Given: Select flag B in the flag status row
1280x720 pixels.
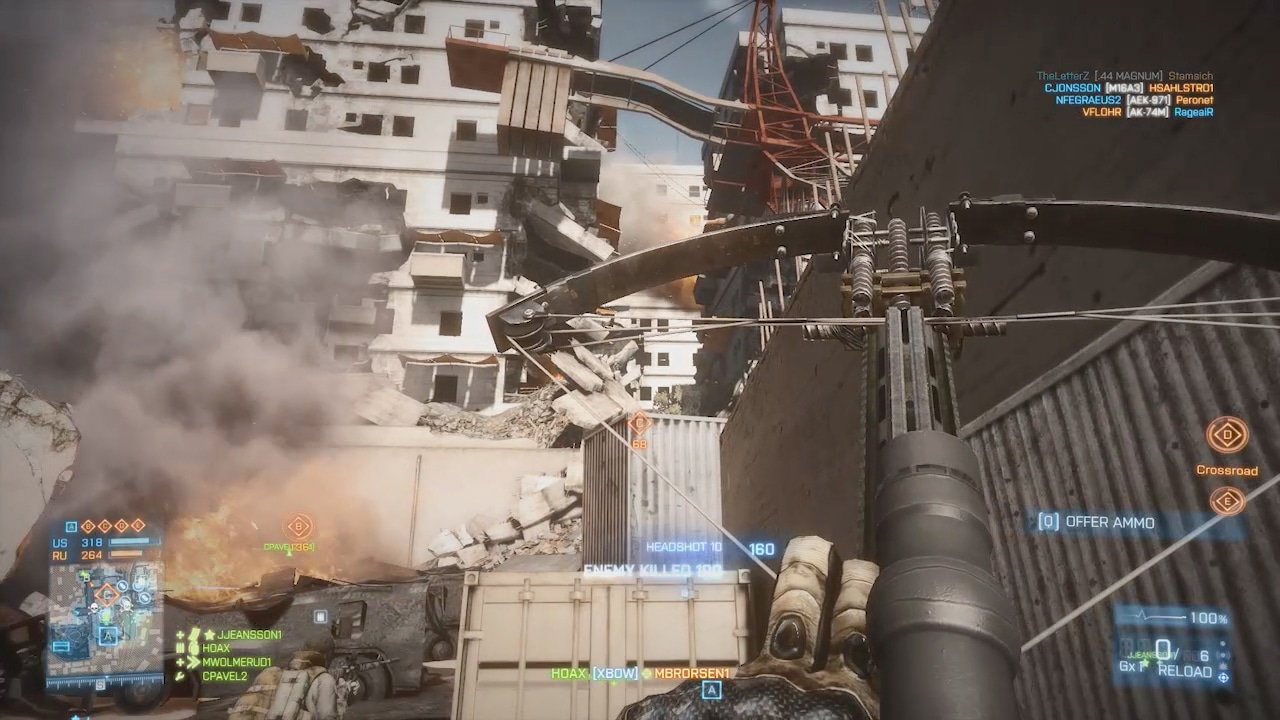Looking at the screenshot, I should (x=88, y=526).
